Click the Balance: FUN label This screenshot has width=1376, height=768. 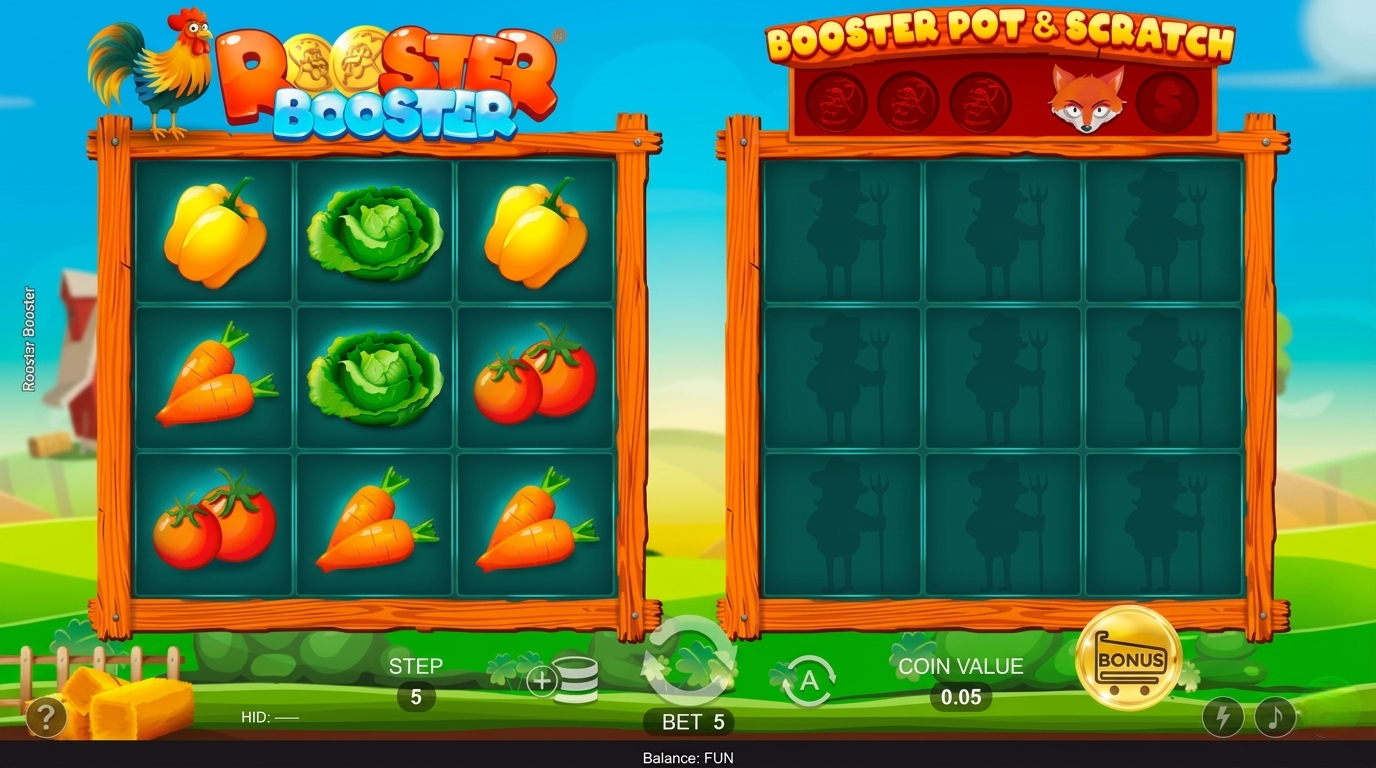click(x=688, y=757)
